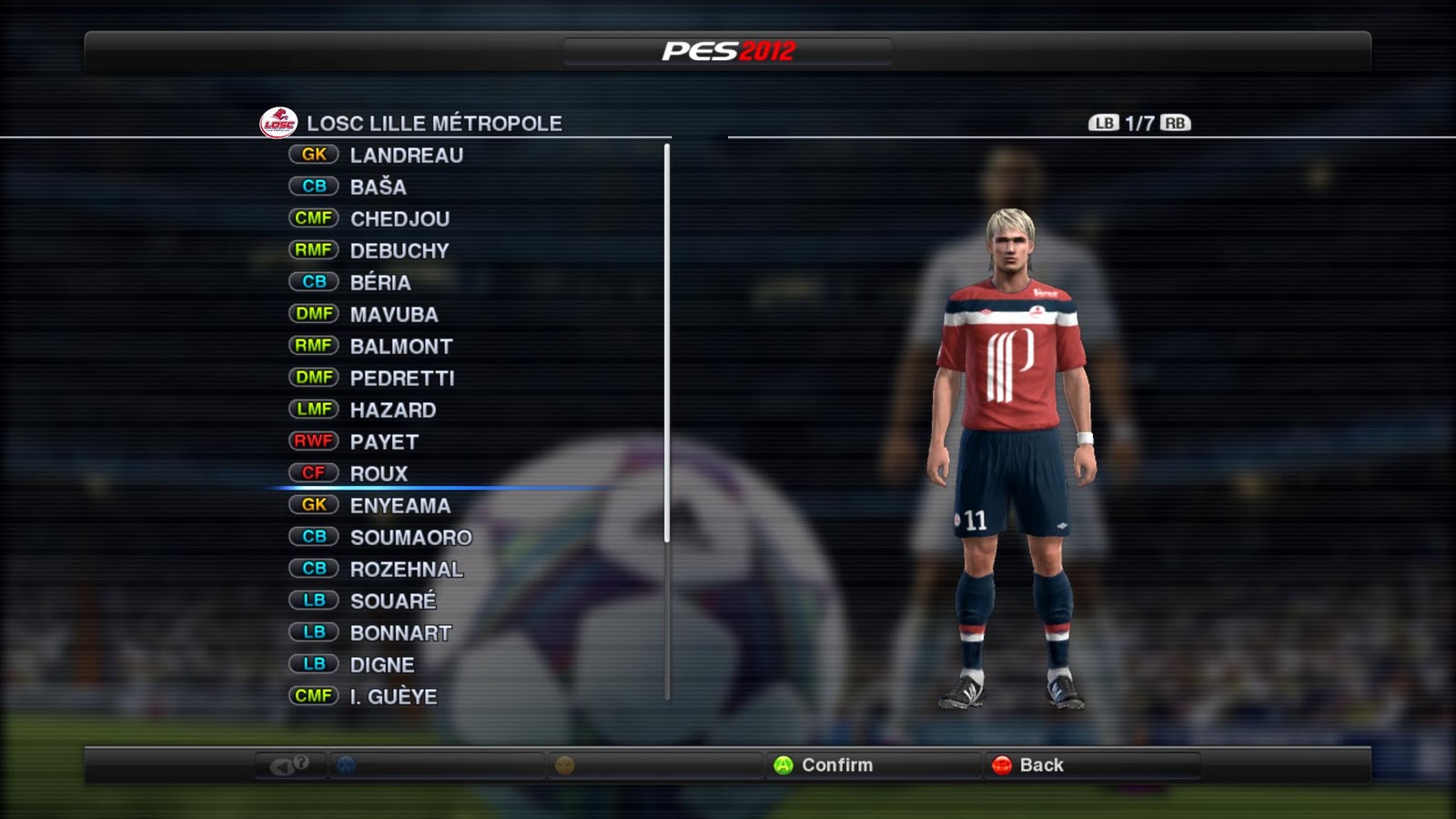Click the LMF badge beside Hazard

(x=313, y=409)
